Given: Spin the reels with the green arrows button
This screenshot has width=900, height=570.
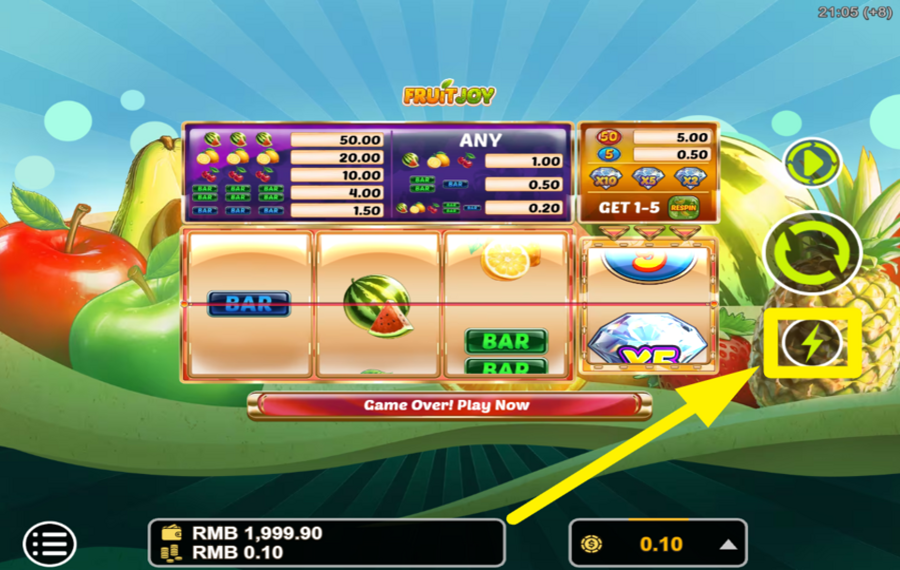Looking at the screenshot, I should pos(812,253).
